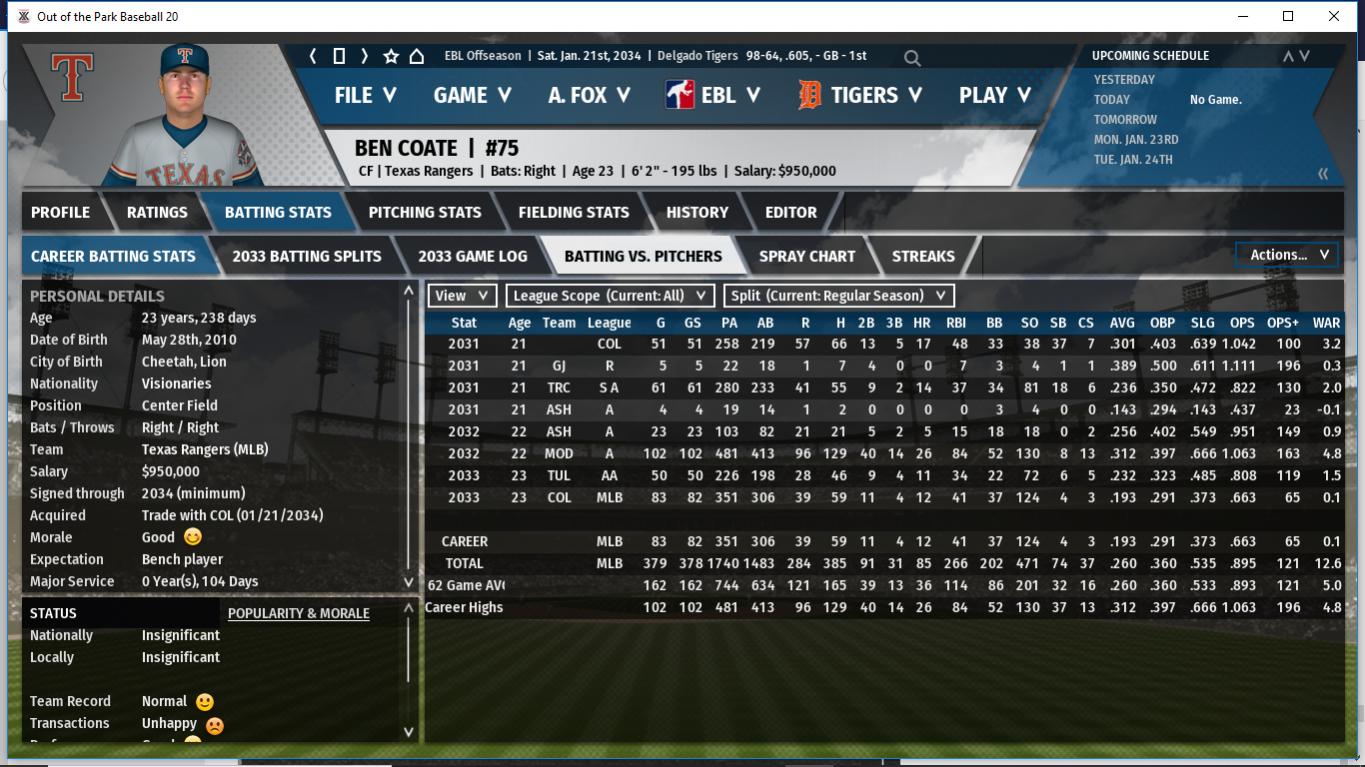Show the SPRAY CHART subtab
This screenshot has height=767, width=1365.
807,256
